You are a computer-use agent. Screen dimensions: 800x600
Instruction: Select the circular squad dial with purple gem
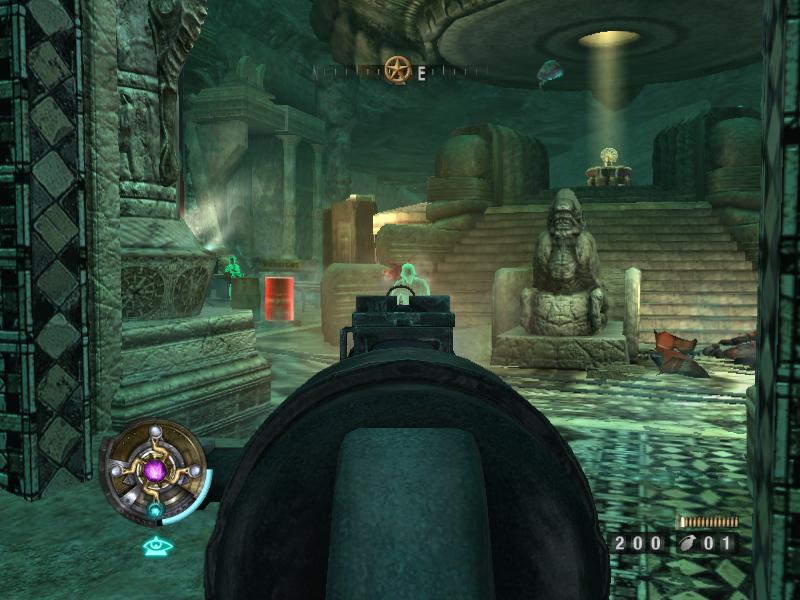pyautogui.click(x=155, y=469)
